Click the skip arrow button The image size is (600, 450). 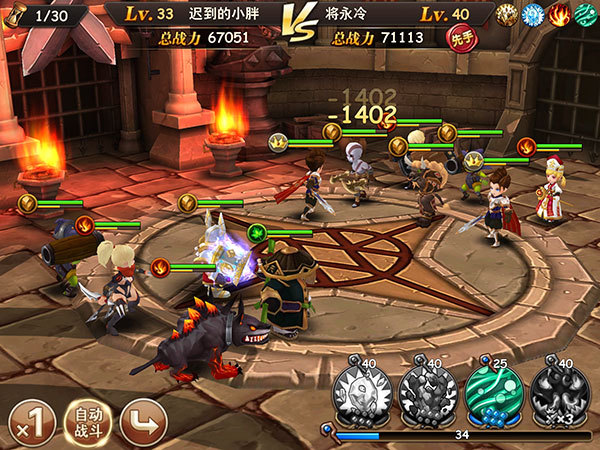(x=142, y=423)
